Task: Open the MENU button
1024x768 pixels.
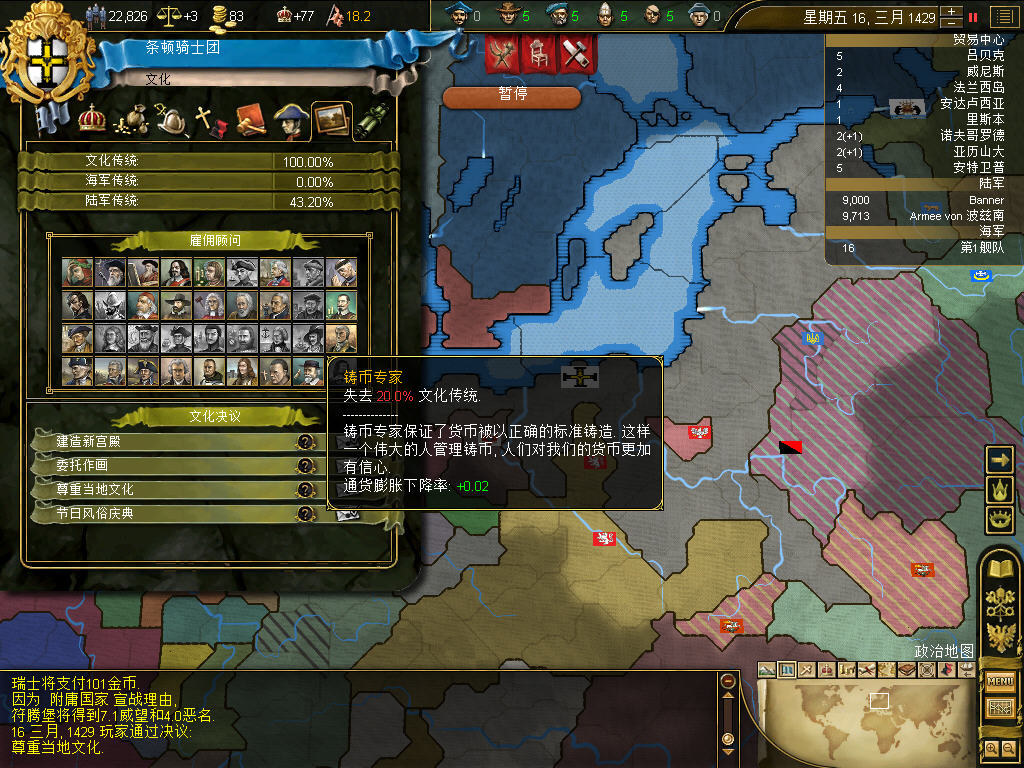Action: 1000,682
